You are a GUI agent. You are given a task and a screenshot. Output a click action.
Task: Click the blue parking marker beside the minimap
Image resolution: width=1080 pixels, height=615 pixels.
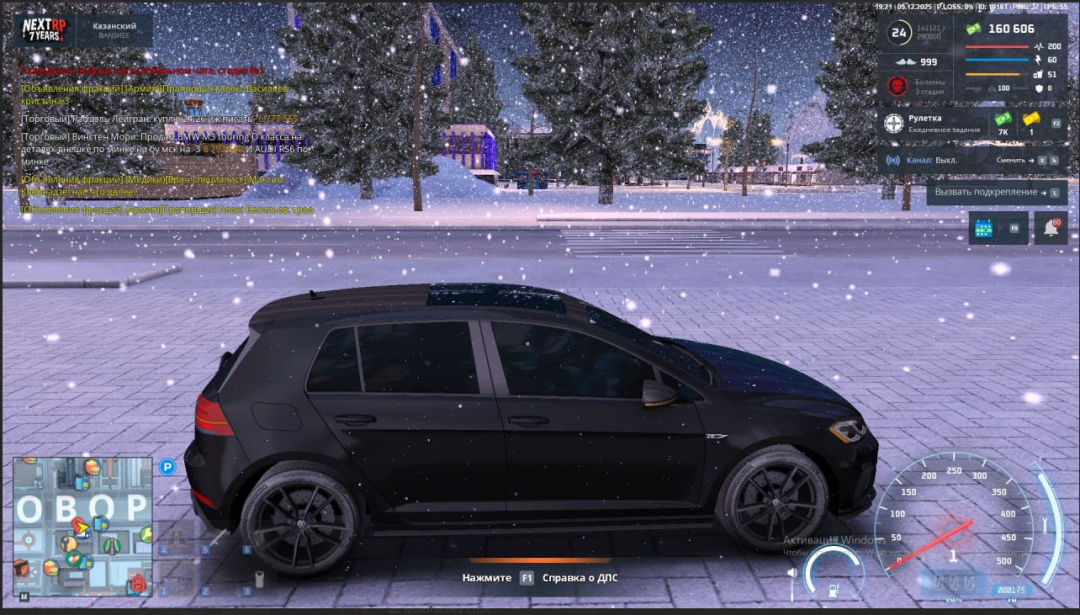point(167,466)
